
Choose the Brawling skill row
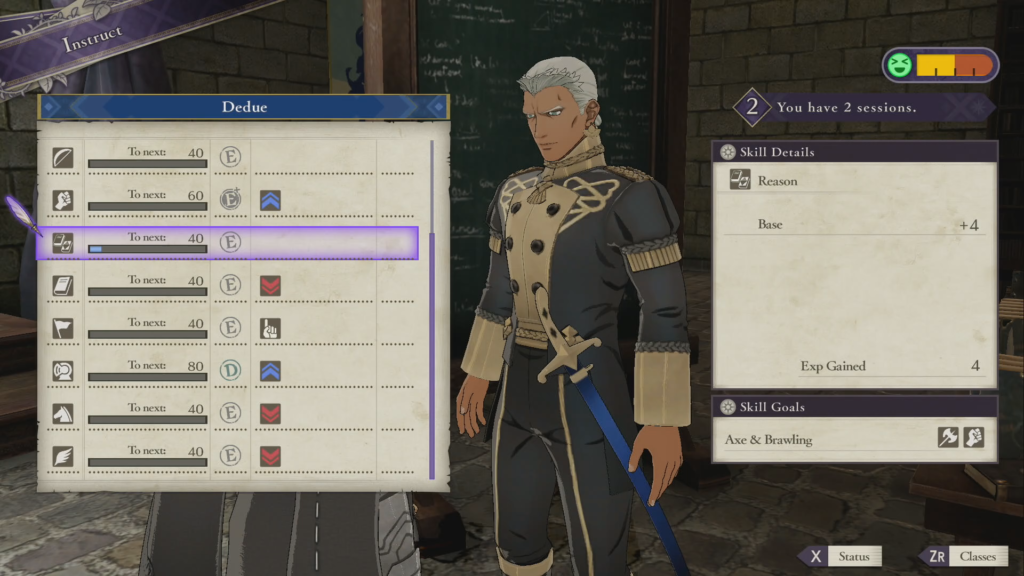point(230,200)
